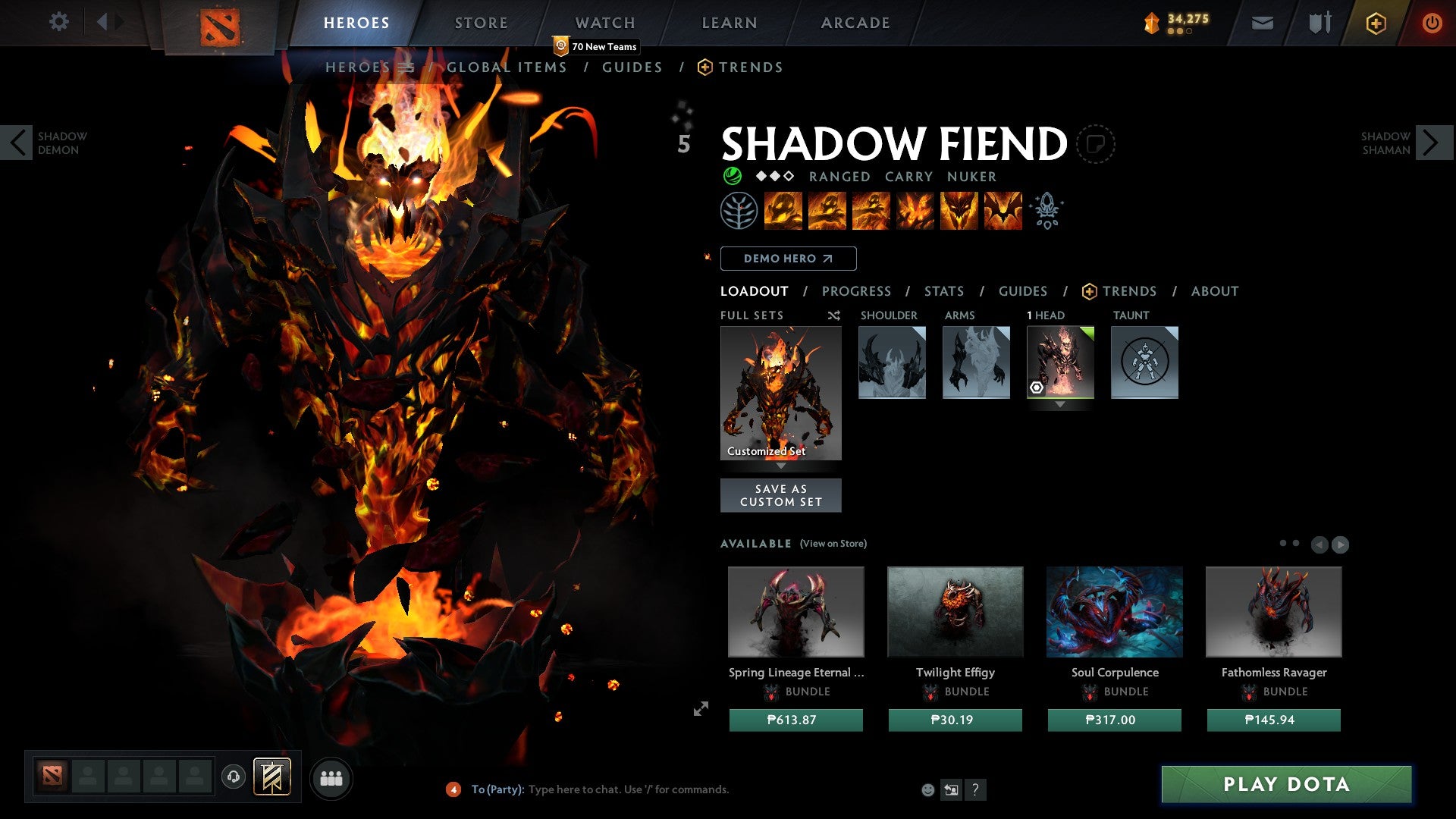The height and width of the screenshot is (819, 1456).
Task: Open the armory shield and sword icon
Action: coord(1319,23)
